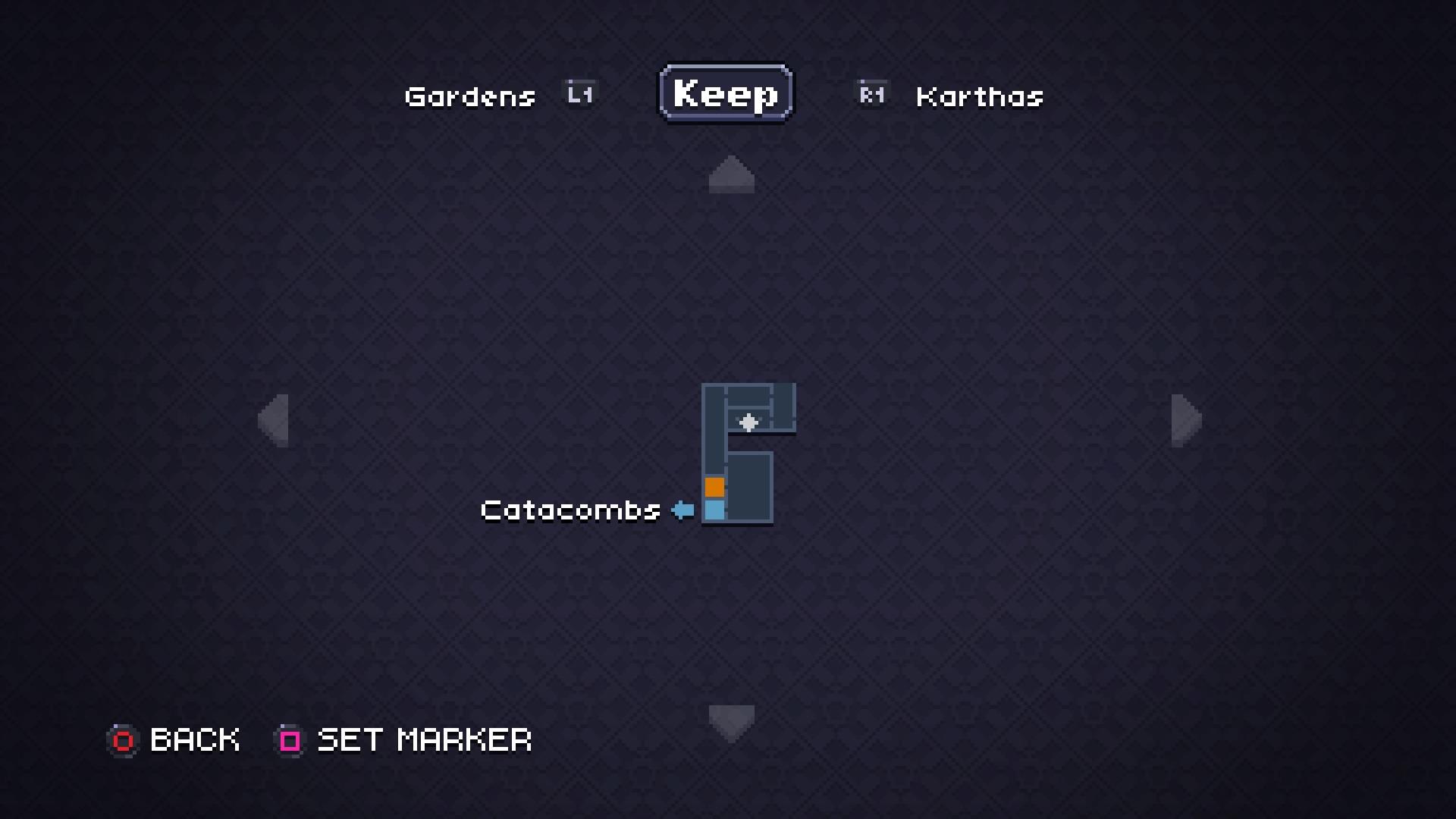Click the Catacombs label
Image resolution: width=1456 pixels, height=819 pixels.
tap(570, 510)
